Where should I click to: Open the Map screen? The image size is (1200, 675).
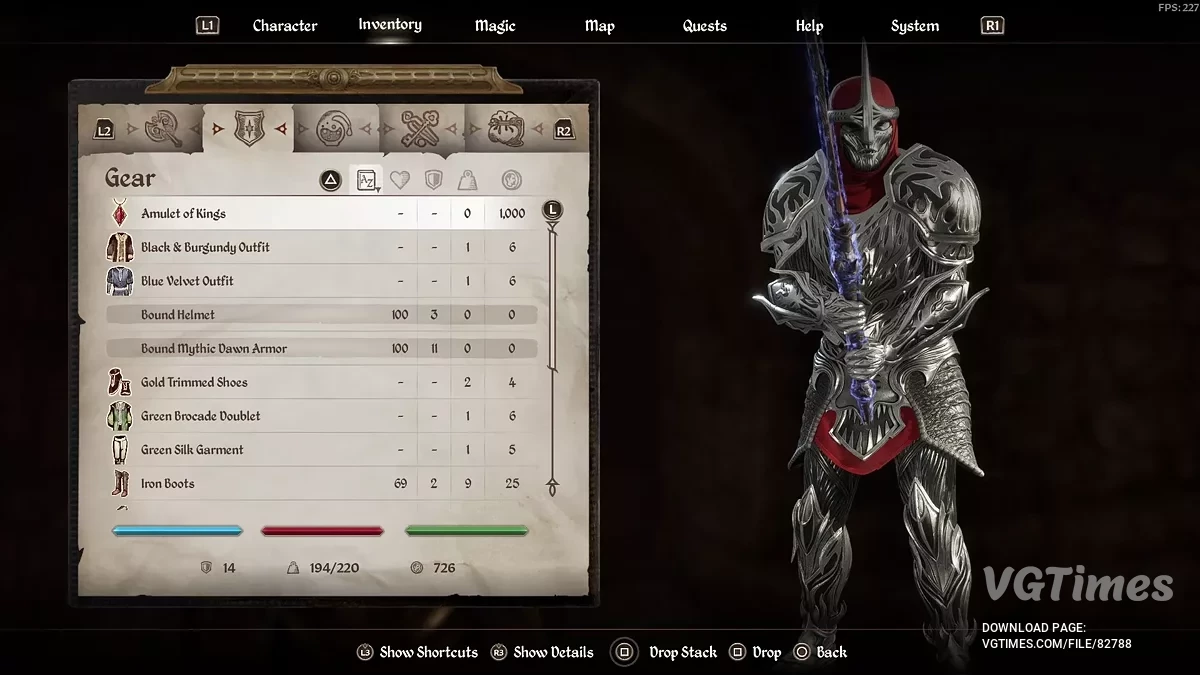(599, 26)
